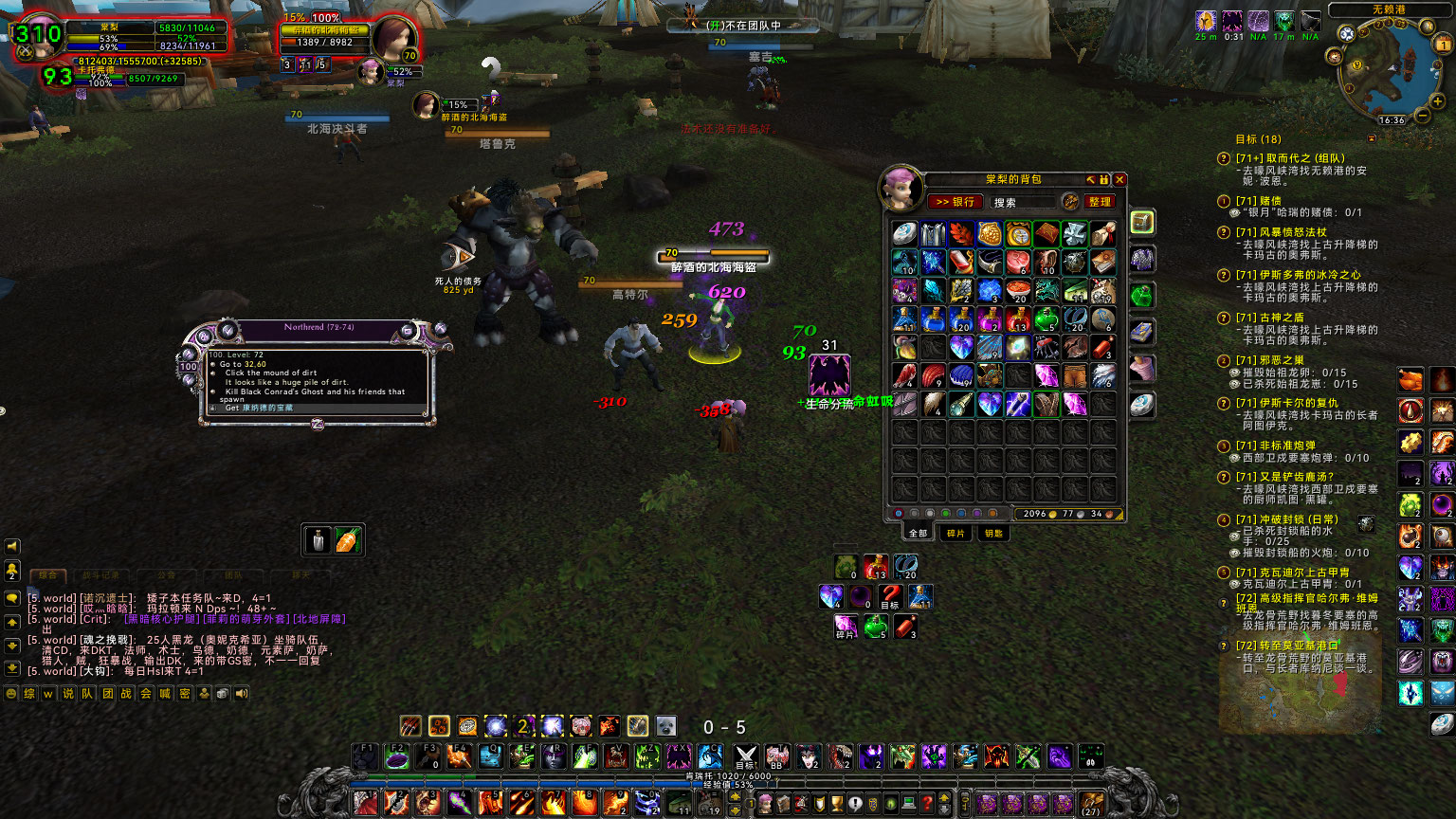Toggle the blue filter dot at the bag bottom
This screenshot has width=1456, height=819.
coord(960,514)
